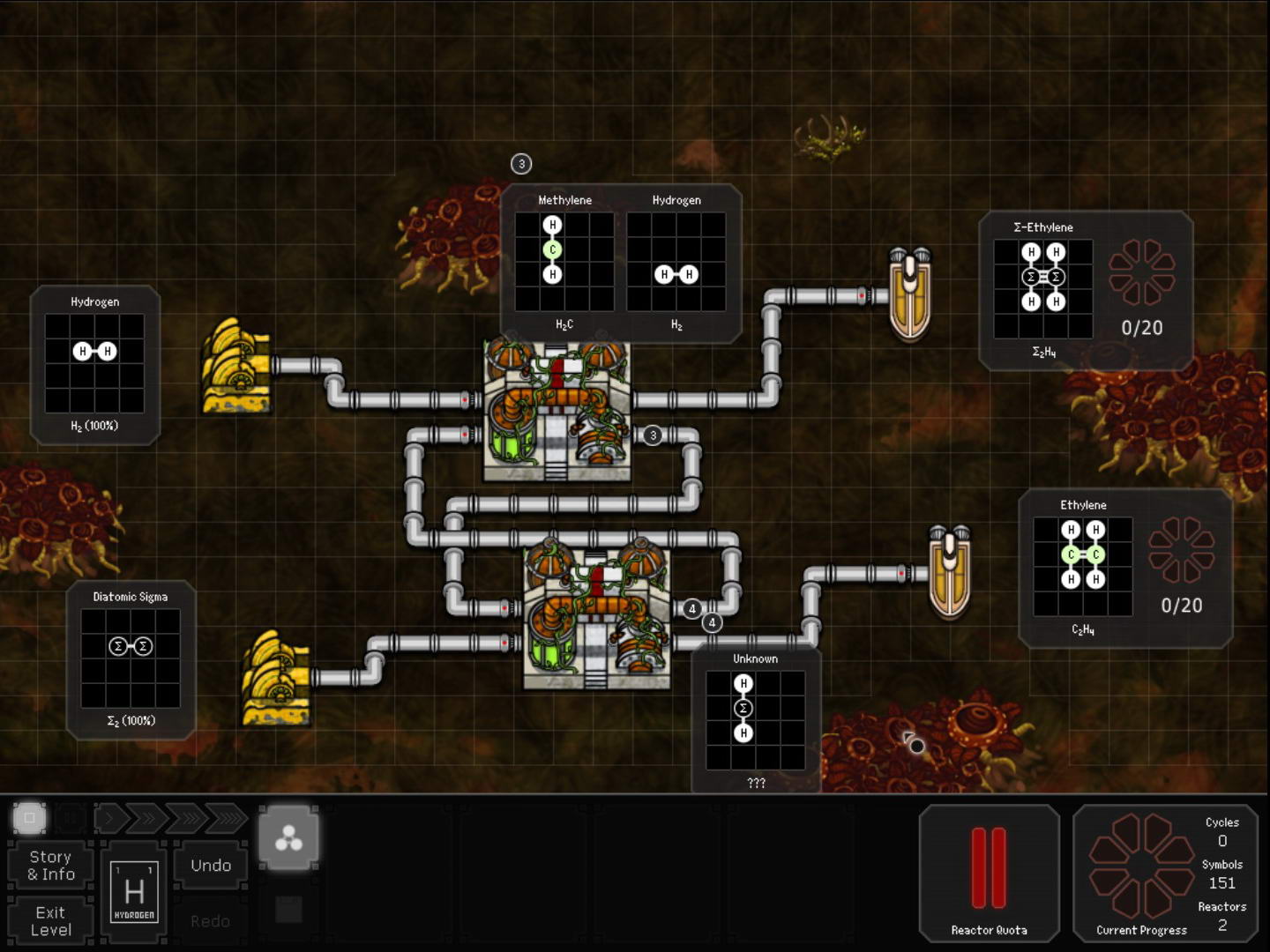Pause the simulation
1270x952 pixels.
(x=70, y=819)
